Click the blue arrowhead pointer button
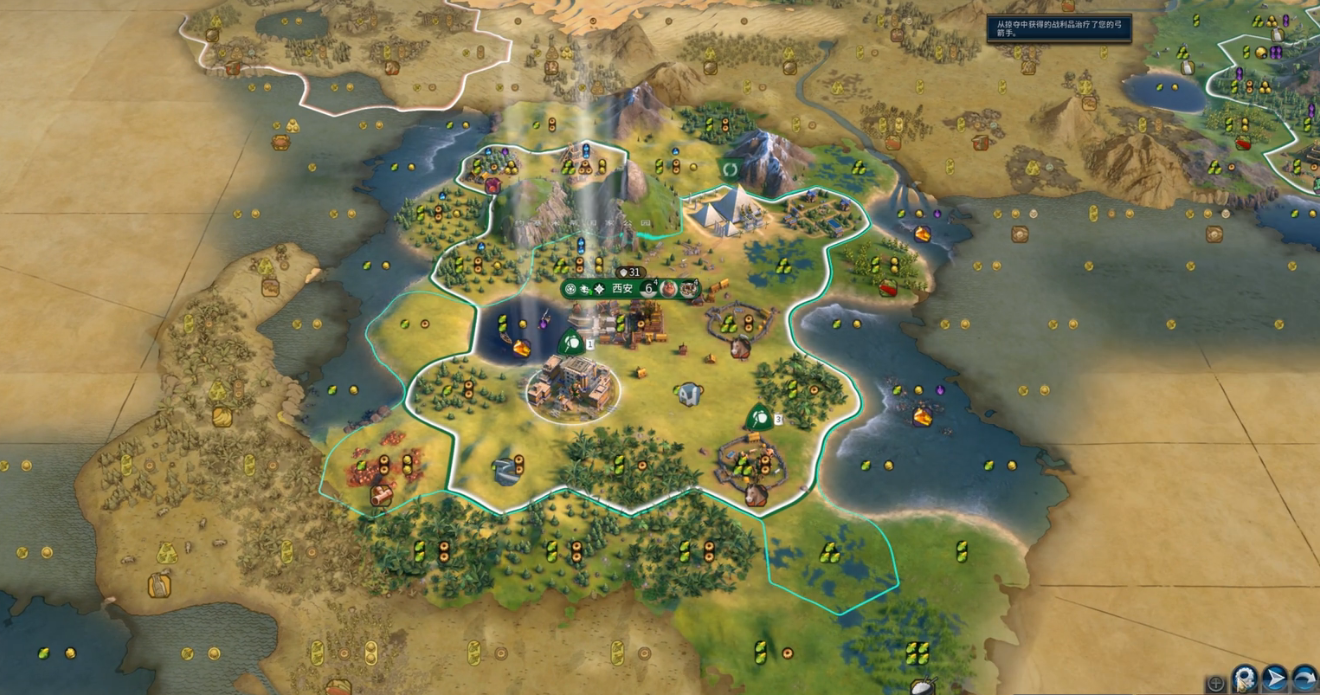This screenshot has width=1320, height=695. tap(1275, 679)
